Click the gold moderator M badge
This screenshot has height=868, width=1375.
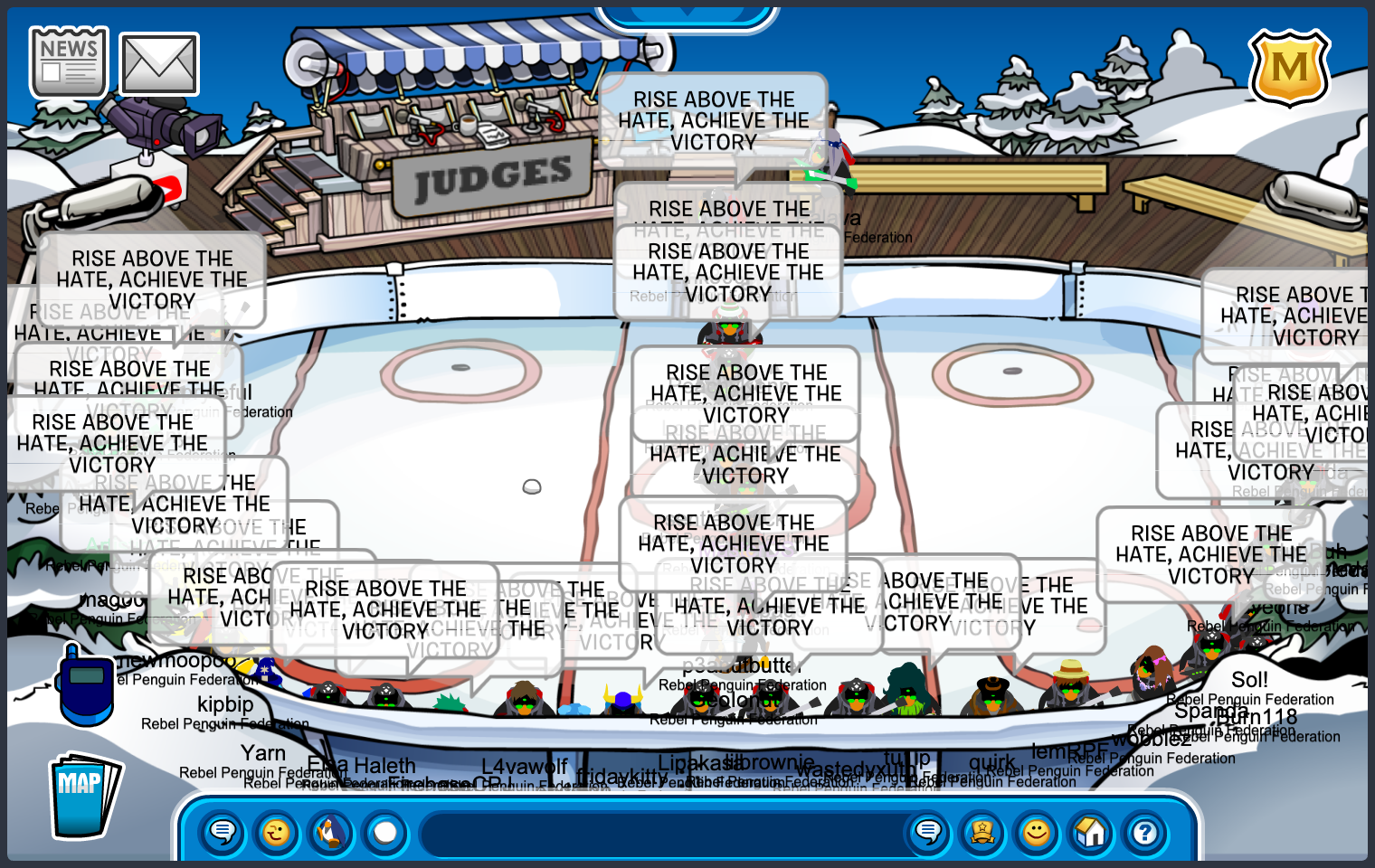click(1289, 68)
